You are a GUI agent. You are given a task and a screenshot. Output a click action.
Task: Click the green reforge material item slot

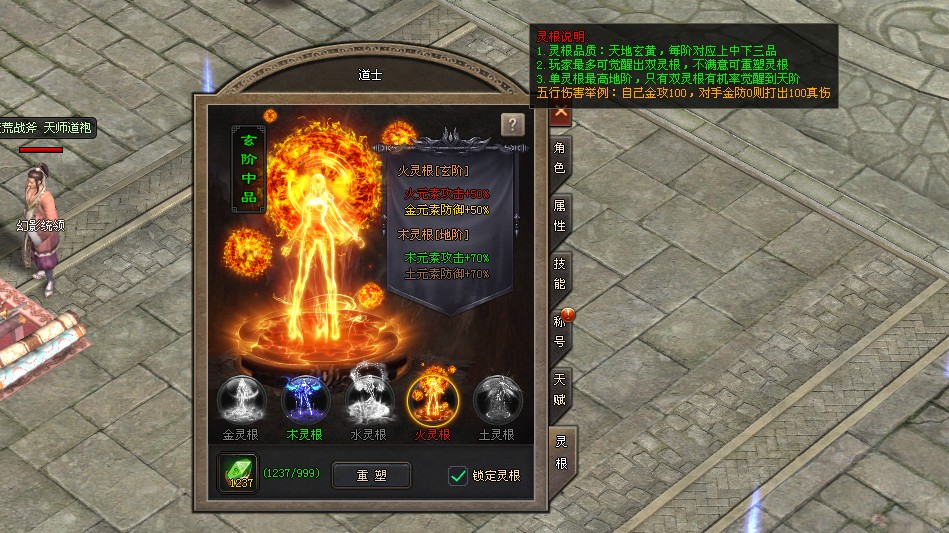[240, 474]
